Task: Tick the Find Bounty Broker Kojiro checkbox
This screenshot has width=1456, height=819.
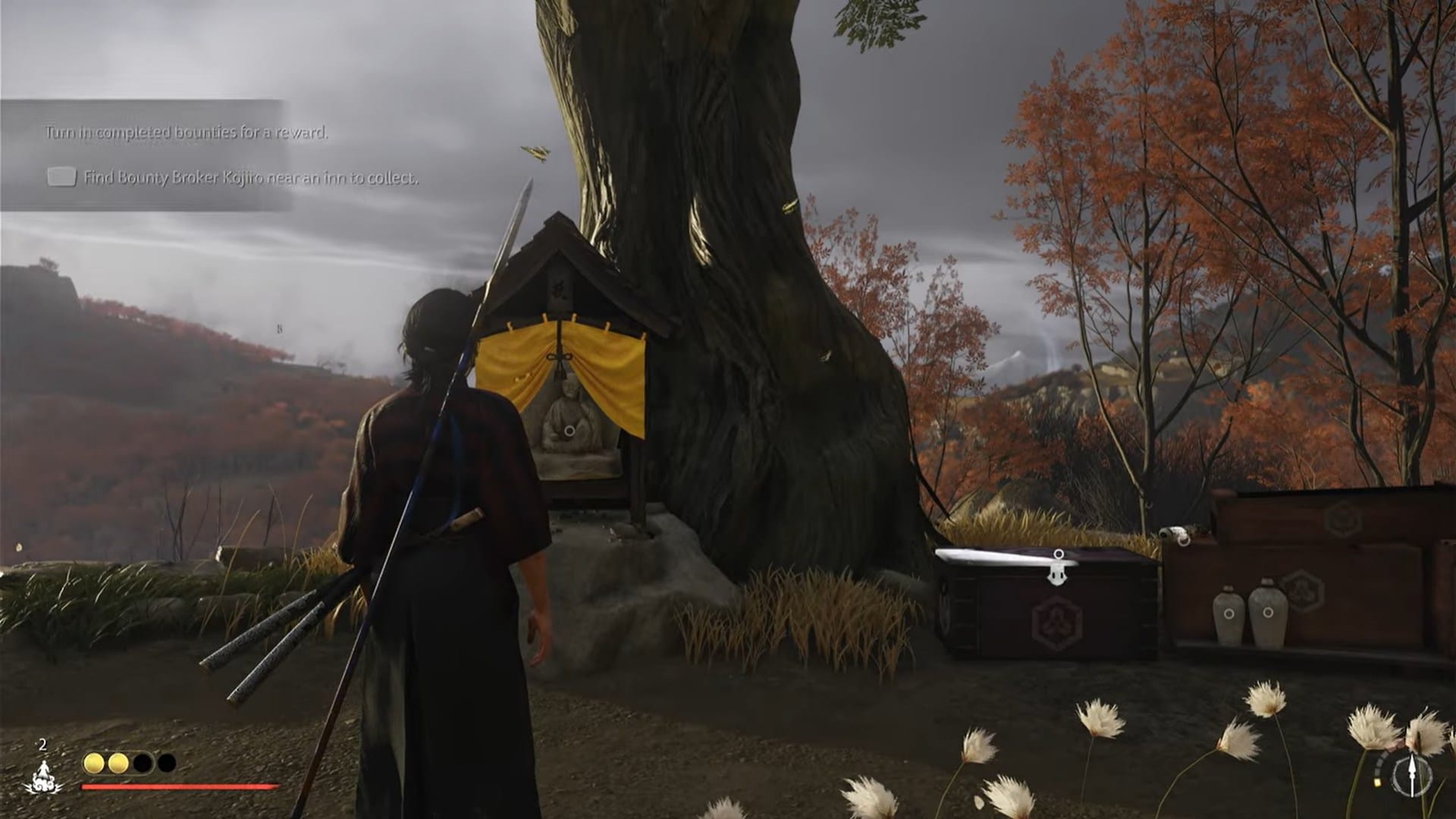Action: (x=61, y=177)
